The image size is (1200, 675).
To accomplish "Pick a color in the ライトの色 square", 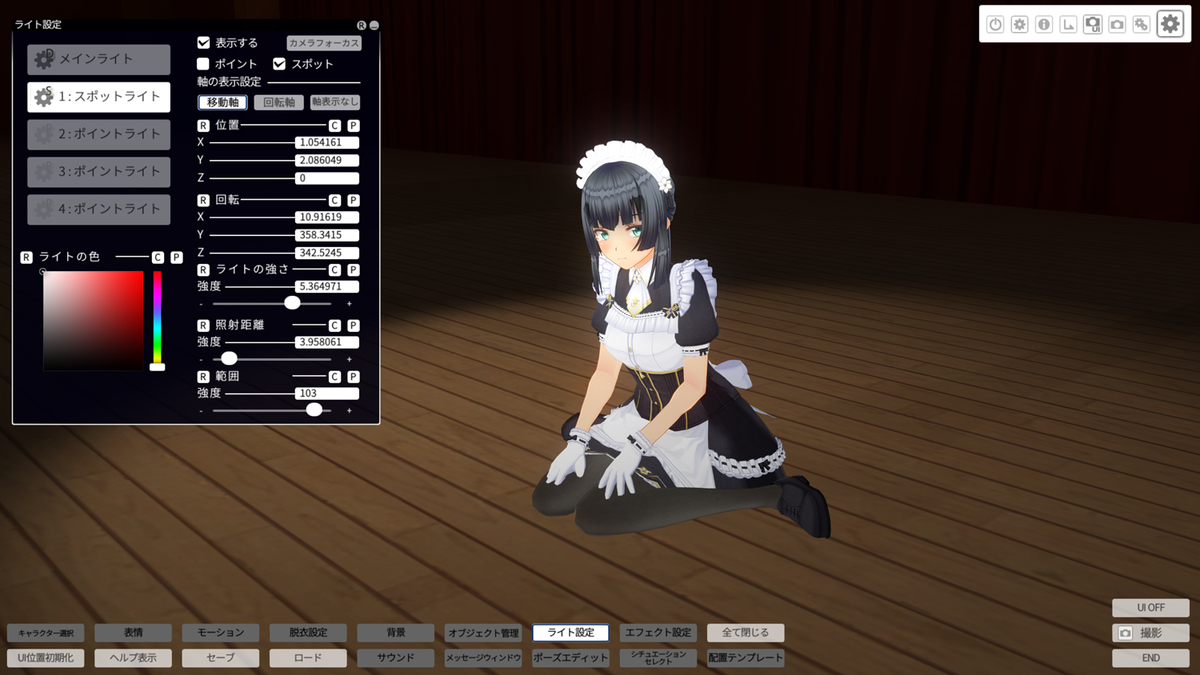I will coord(93,320).
